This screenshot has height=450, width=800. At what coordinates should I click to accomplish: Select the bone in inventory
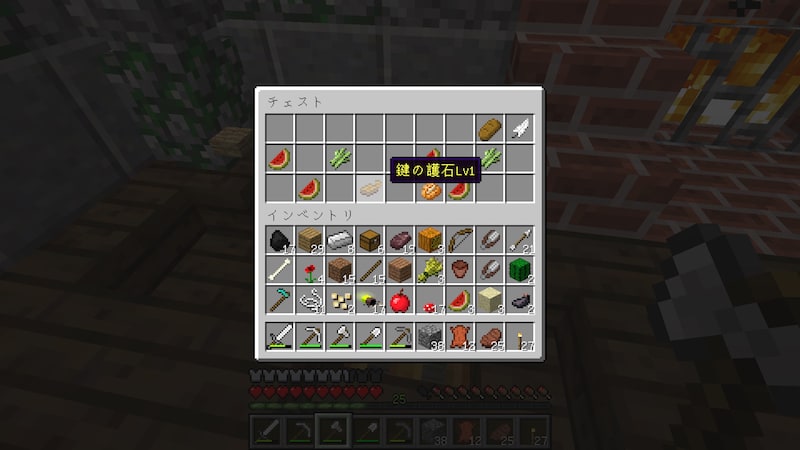(280, 270)
